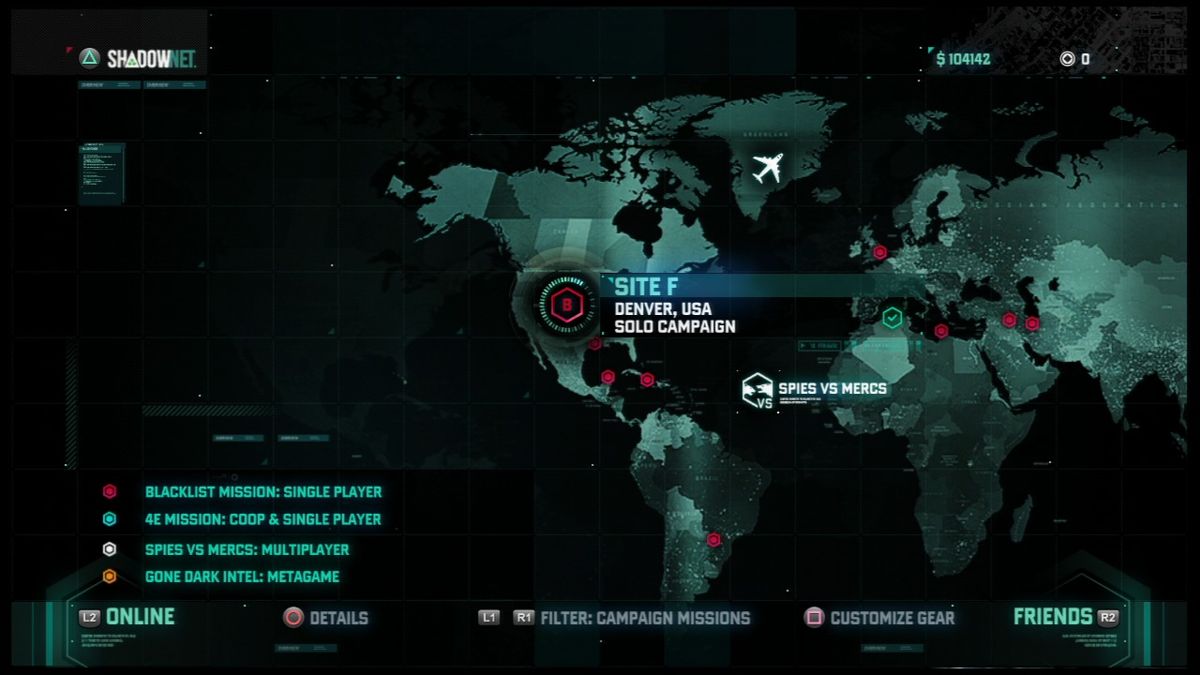
Task: Select the red mission marker over the United Kingdom
Action: [x=880, y=252]
